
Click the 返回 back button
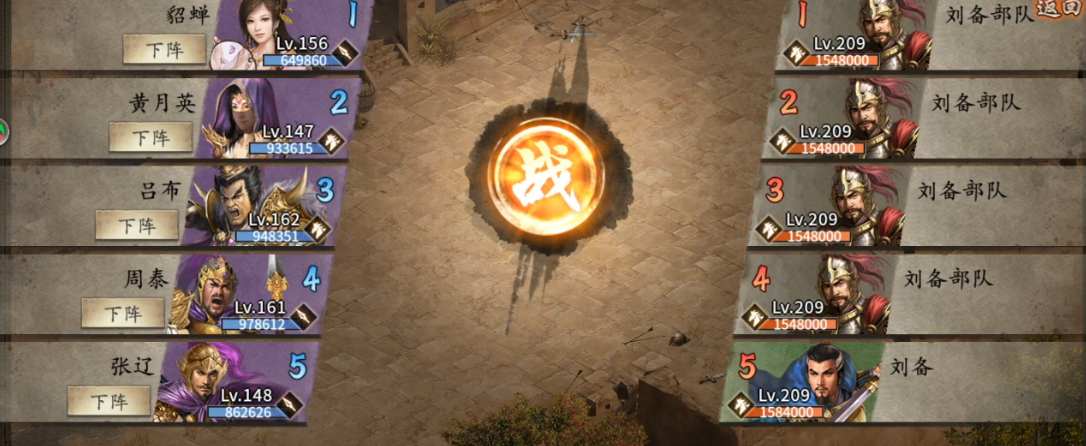tap(1061, 8)
